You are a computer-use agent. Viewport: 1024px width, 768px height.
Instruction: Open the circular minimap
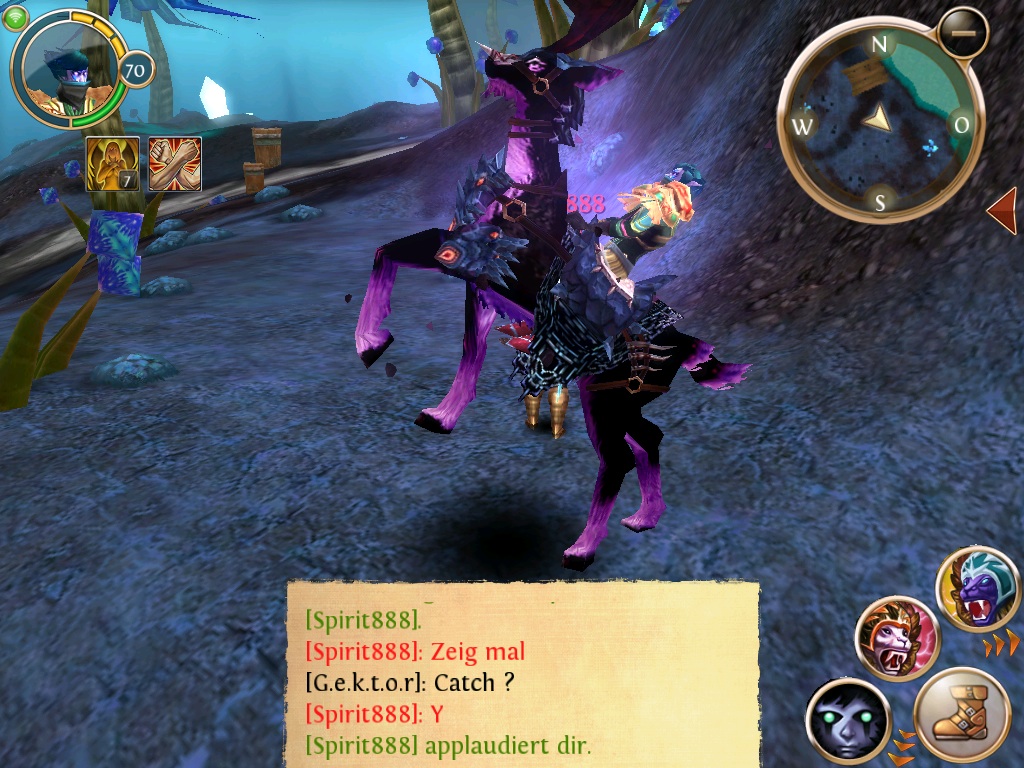coord(880,120)
